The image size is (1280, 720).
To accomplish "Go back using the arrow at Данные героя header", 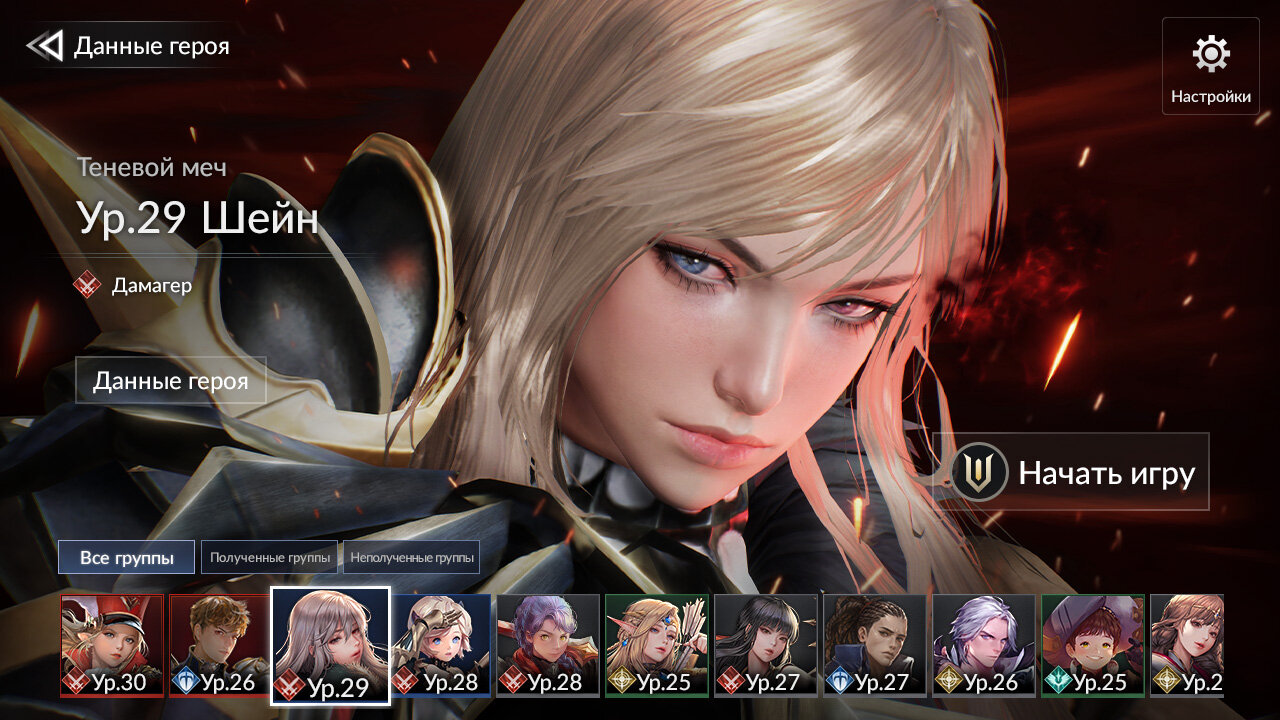I will point(45,46).
